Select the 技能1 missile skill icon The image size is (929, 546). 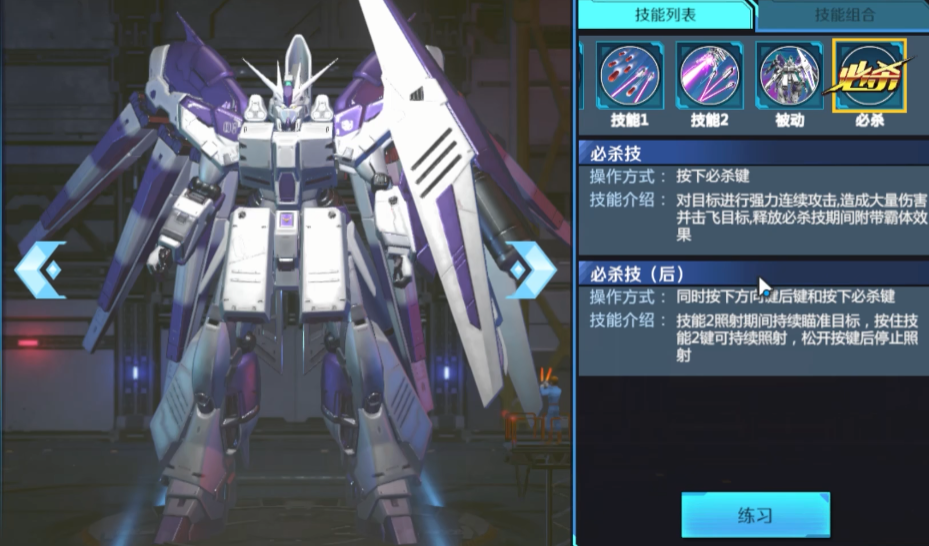(630, 76)
